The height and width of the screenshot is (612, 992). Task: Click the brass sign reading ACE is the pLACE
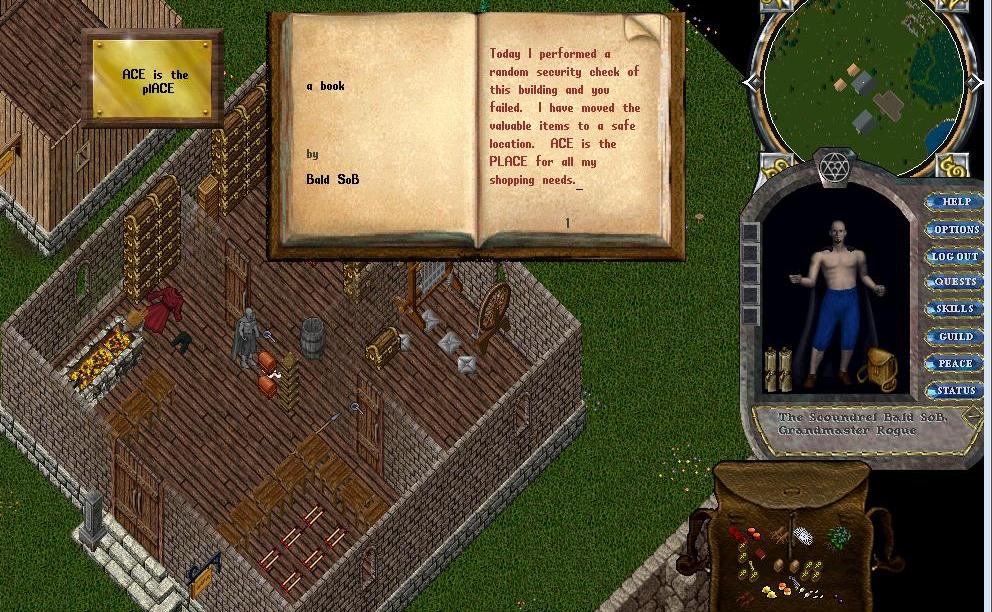[154, 81]
